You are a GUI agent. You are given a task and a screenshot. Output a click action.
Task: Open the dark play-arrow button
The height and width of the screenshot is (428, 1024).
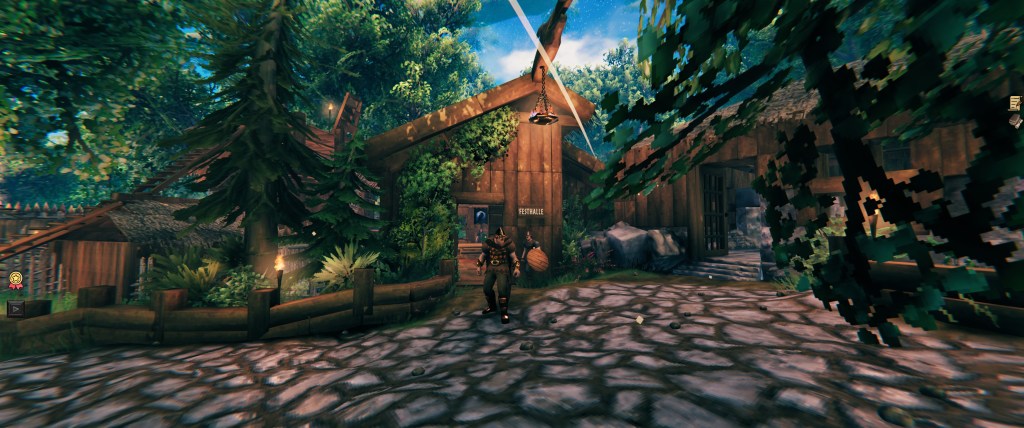click(16, 309)
